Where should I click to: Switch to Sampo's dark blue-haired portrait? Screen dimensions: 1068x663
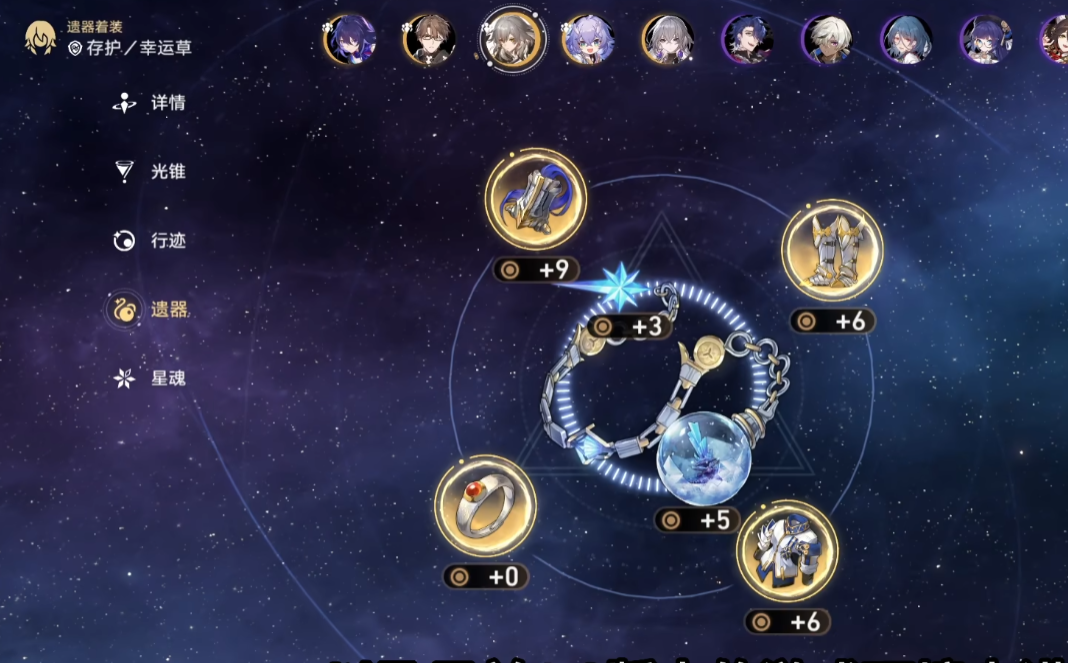(x=748, y=39)
